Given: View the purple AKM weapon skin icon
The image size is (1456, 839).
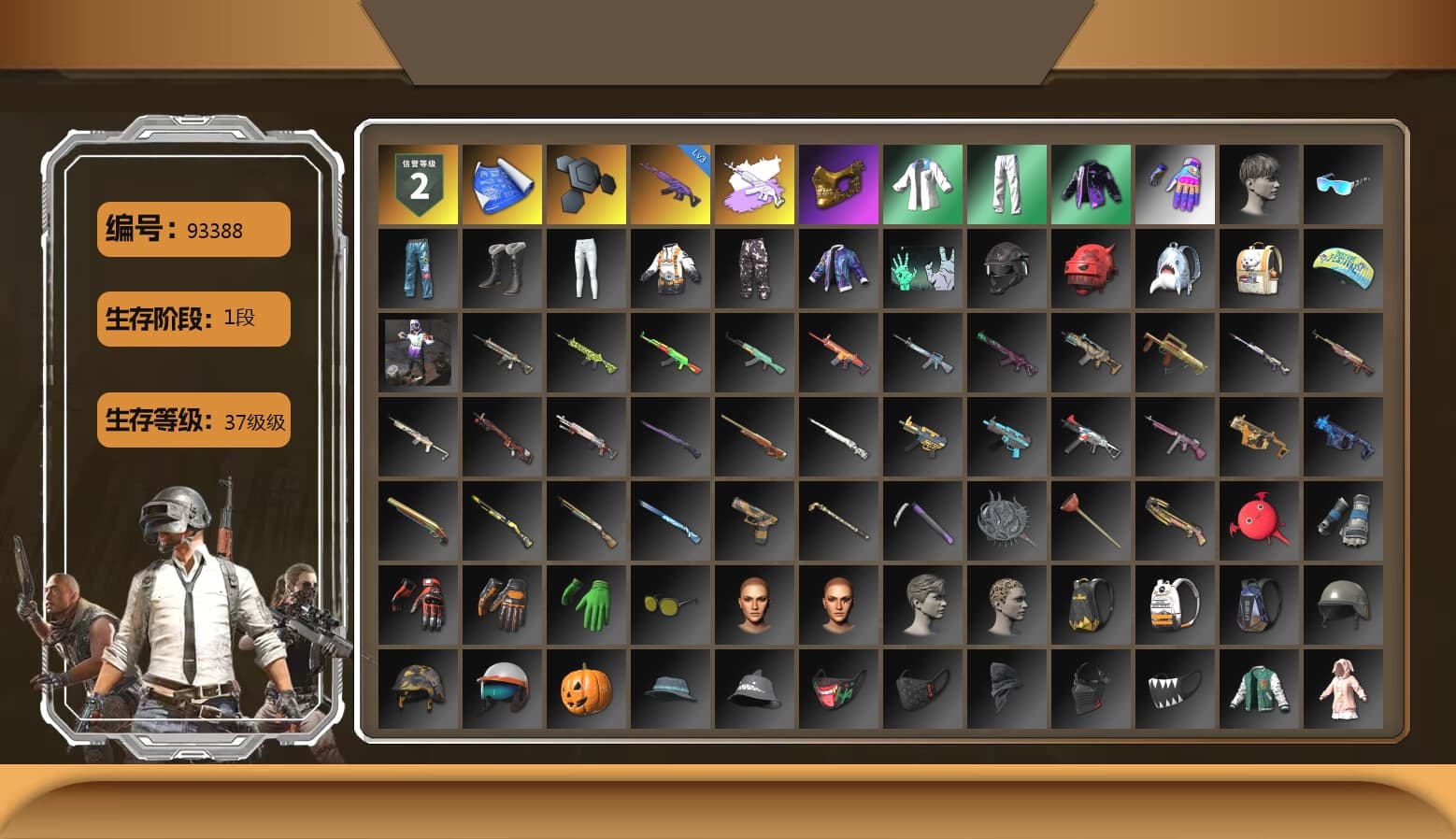Looking at the screenshot, I should pos(670,182).
